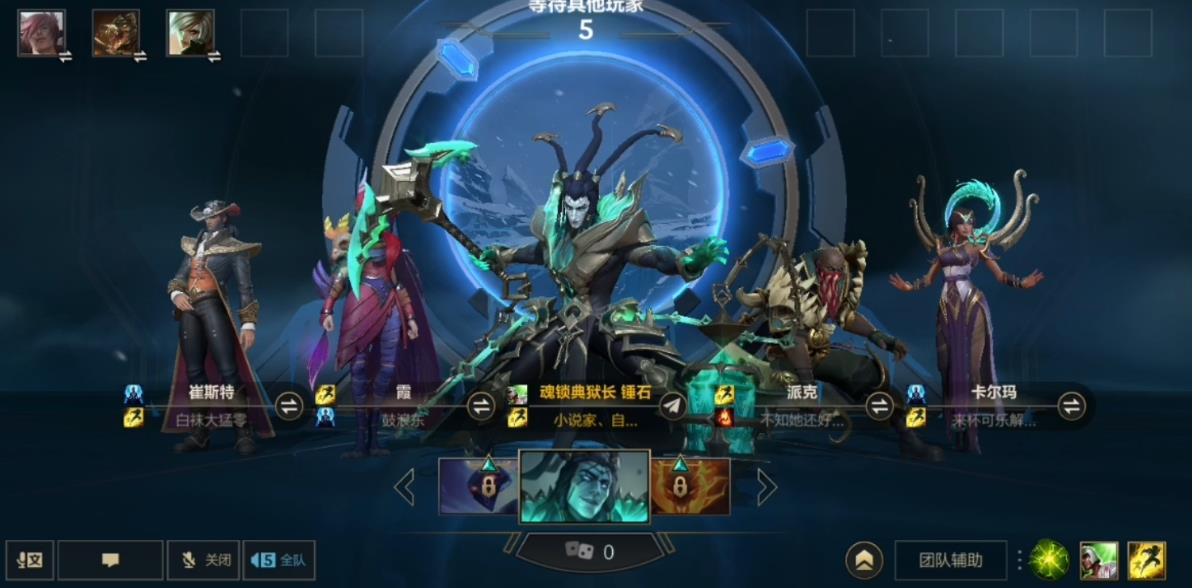Image resolution: width=1192 pixels, height=588 pixels.
Task: Expand the gold double-chevron button
Action: click(864, 560)
